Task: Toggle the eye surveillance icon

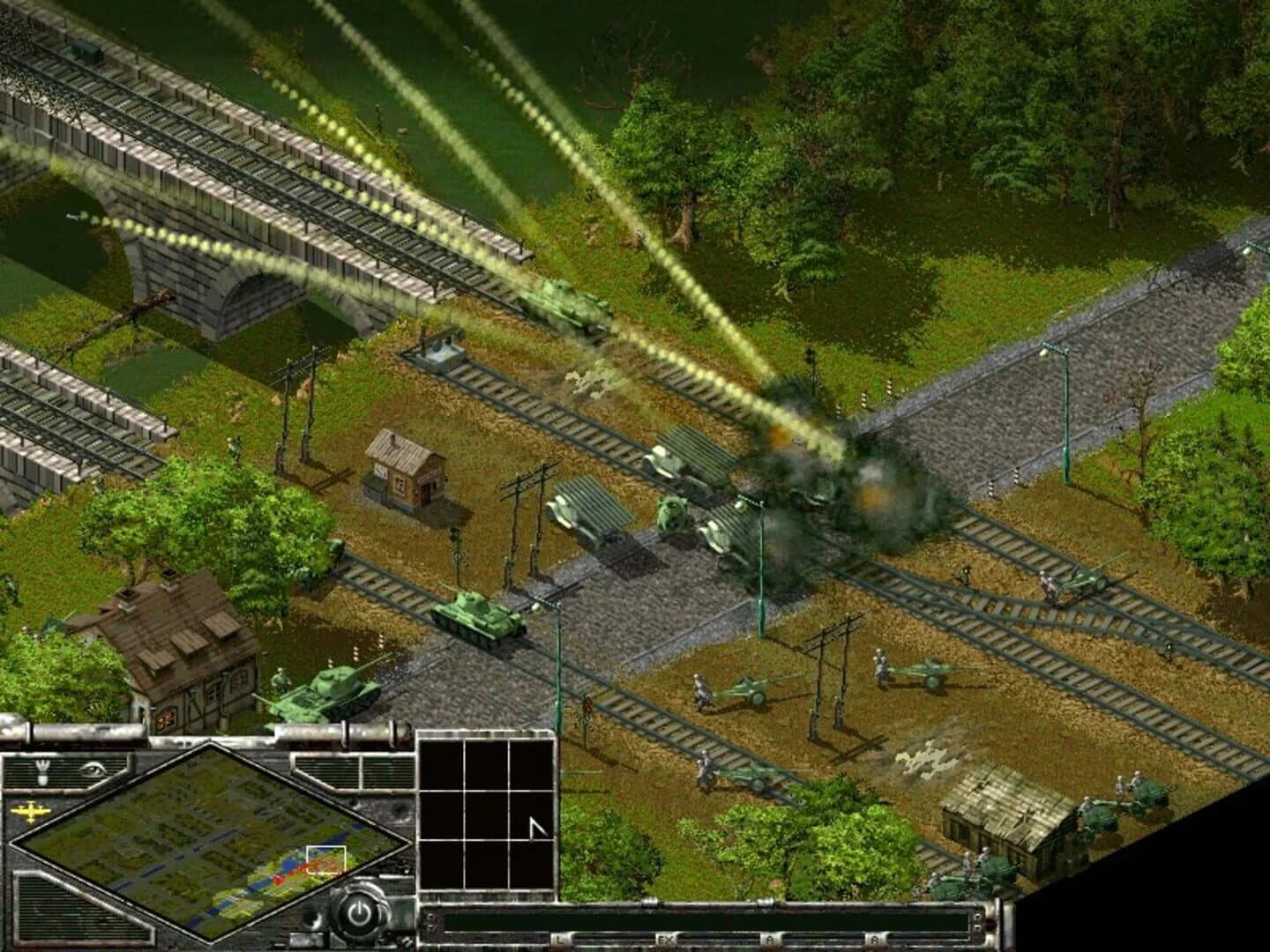Action: pos(94,770)
